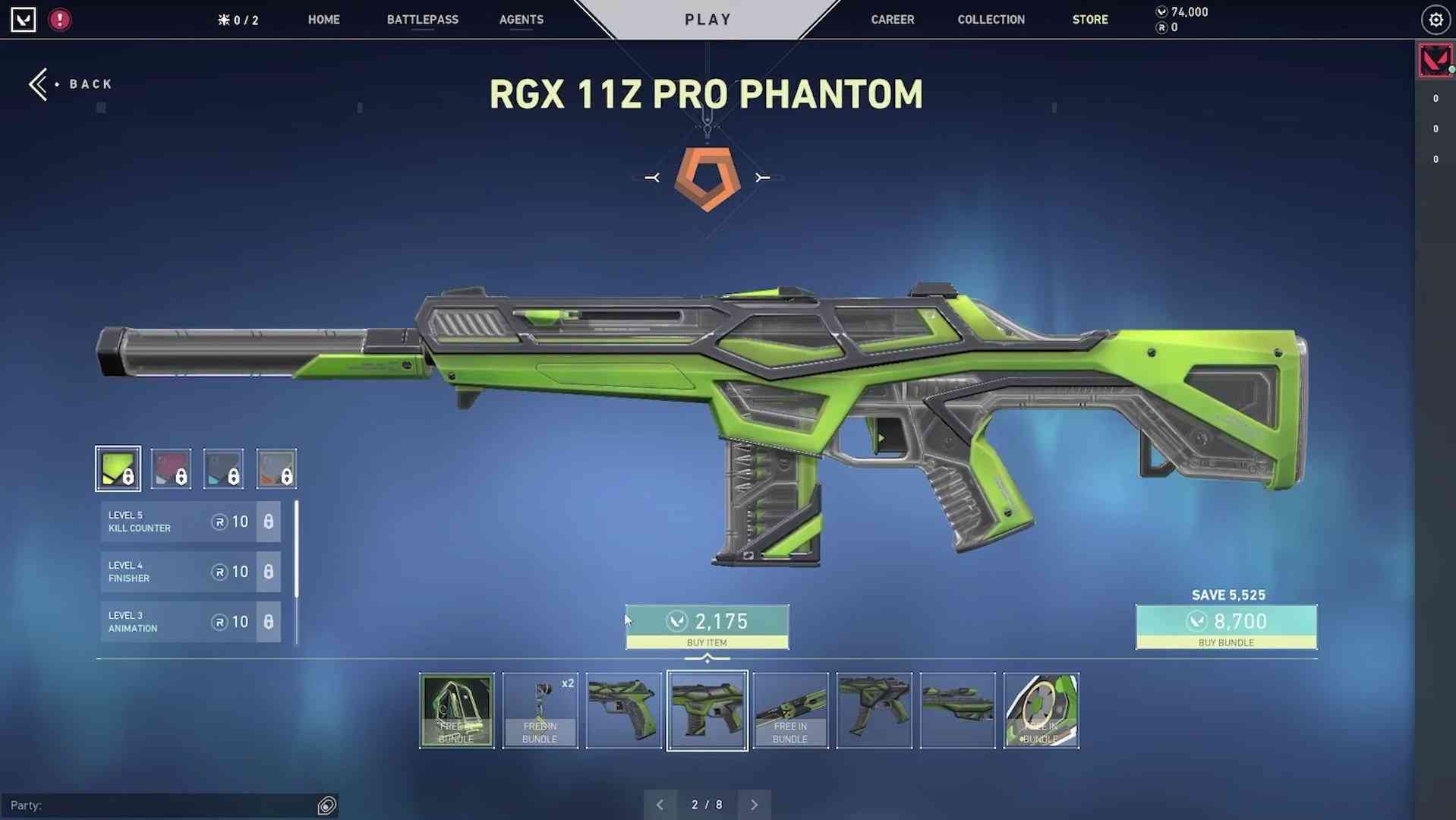Go to the next bundle page
Viewport: 1456px width, 820px height.
(x=754, y=803)
